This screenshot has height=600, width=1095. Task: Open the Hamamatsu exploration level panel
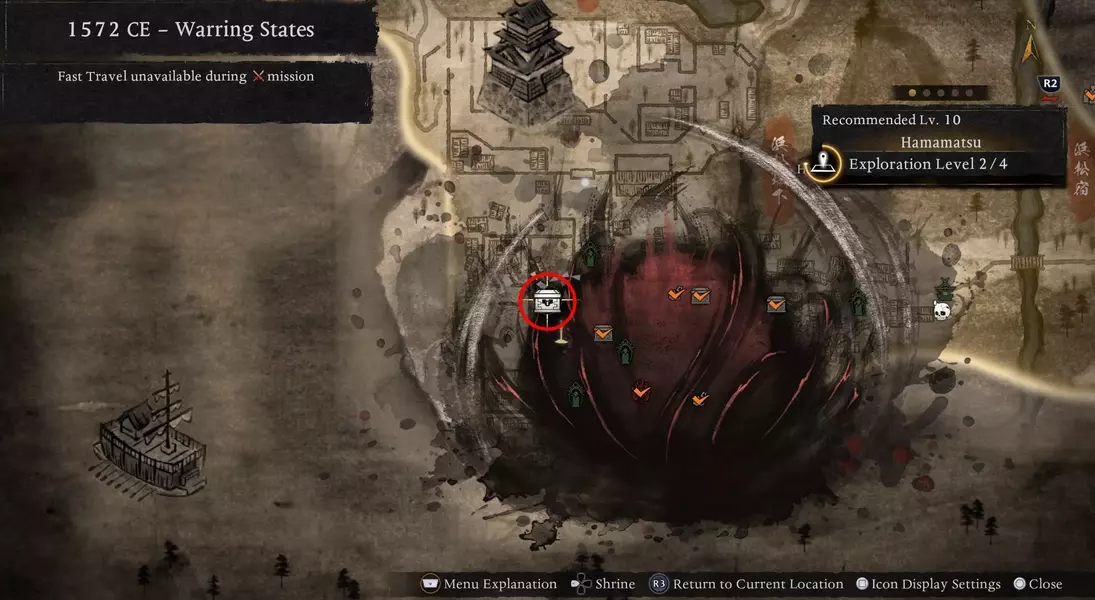(x=938, y=144)
